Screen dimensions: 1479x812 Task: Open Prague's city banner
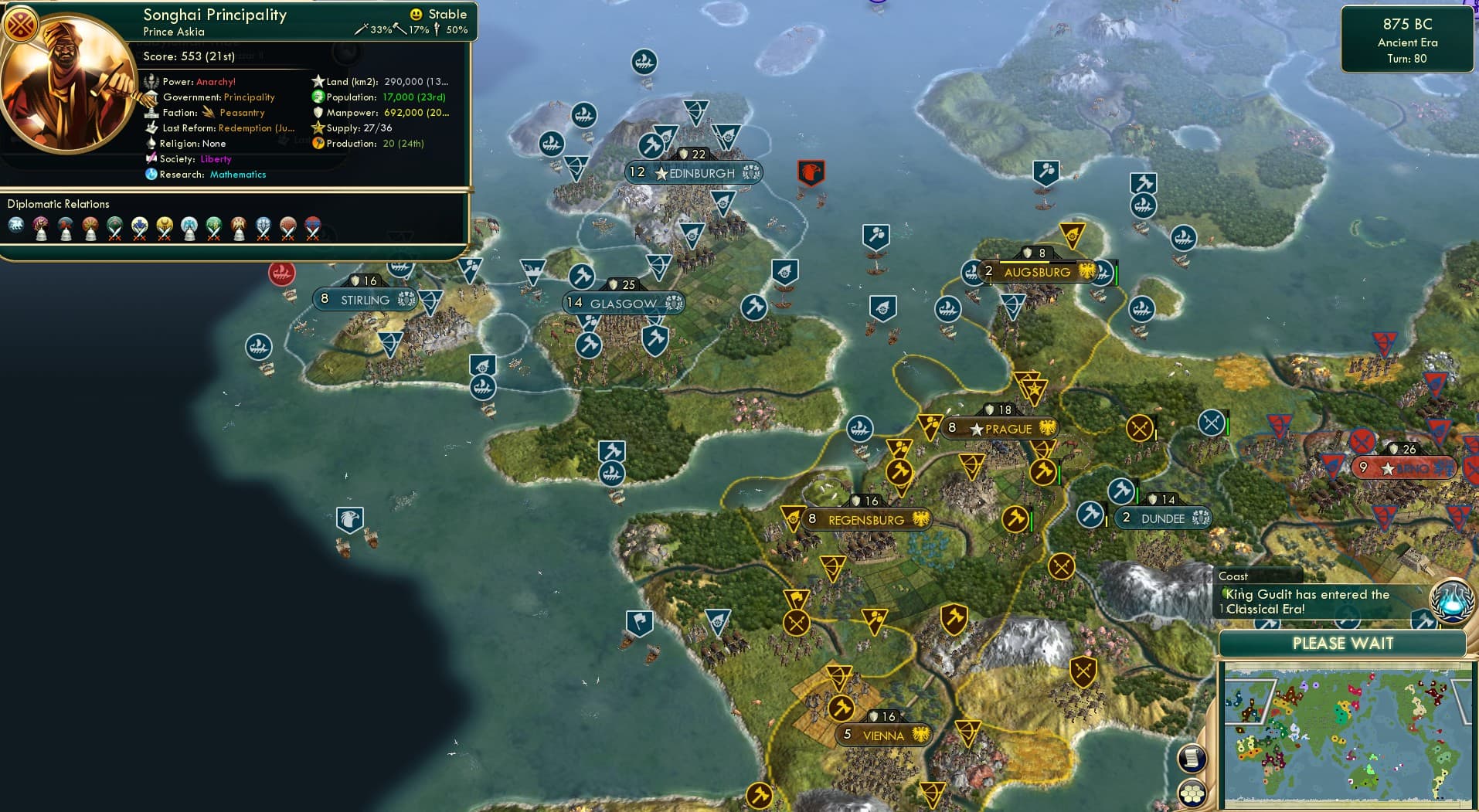click(x=1000, y=429)
